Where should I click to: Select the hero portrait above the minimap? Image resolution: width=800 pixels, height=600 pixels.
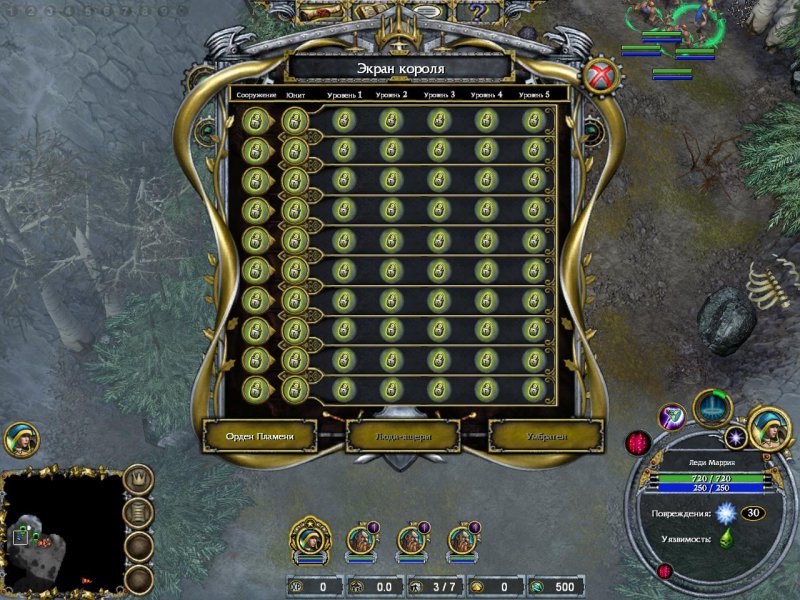tap(20, 440)
